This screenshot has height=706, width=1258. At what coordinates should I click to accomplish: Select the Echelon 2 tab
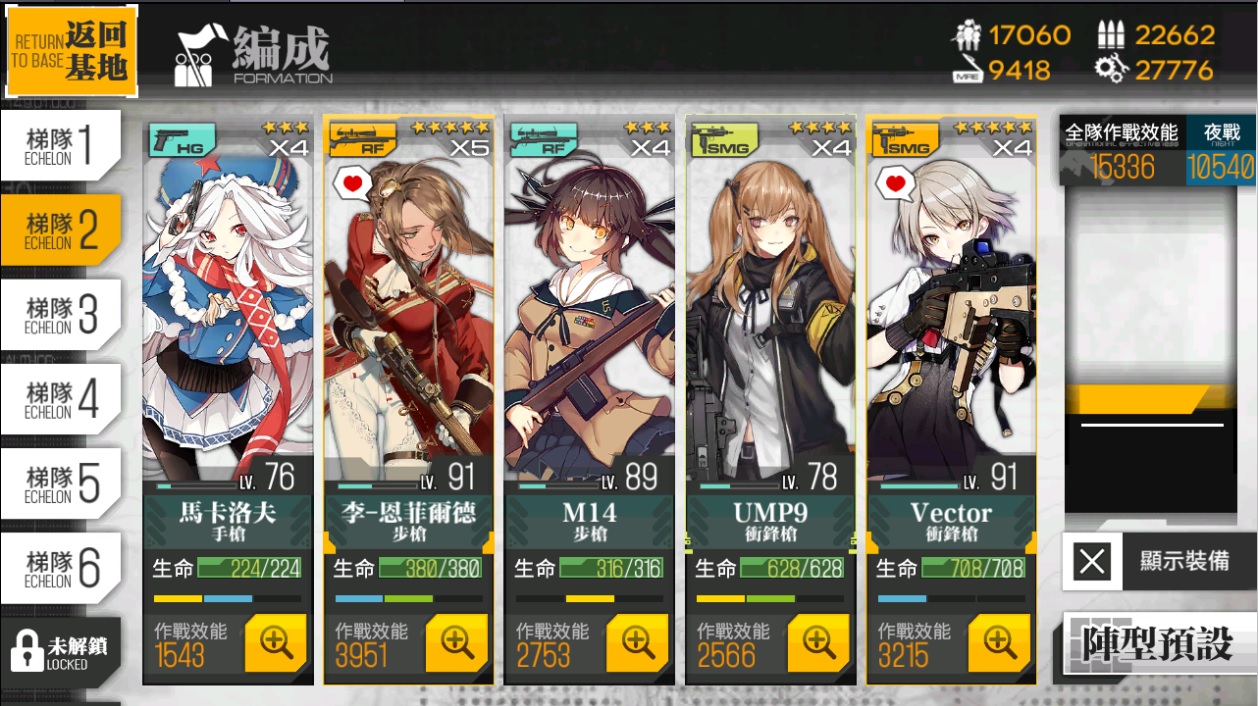pos(60,229)
